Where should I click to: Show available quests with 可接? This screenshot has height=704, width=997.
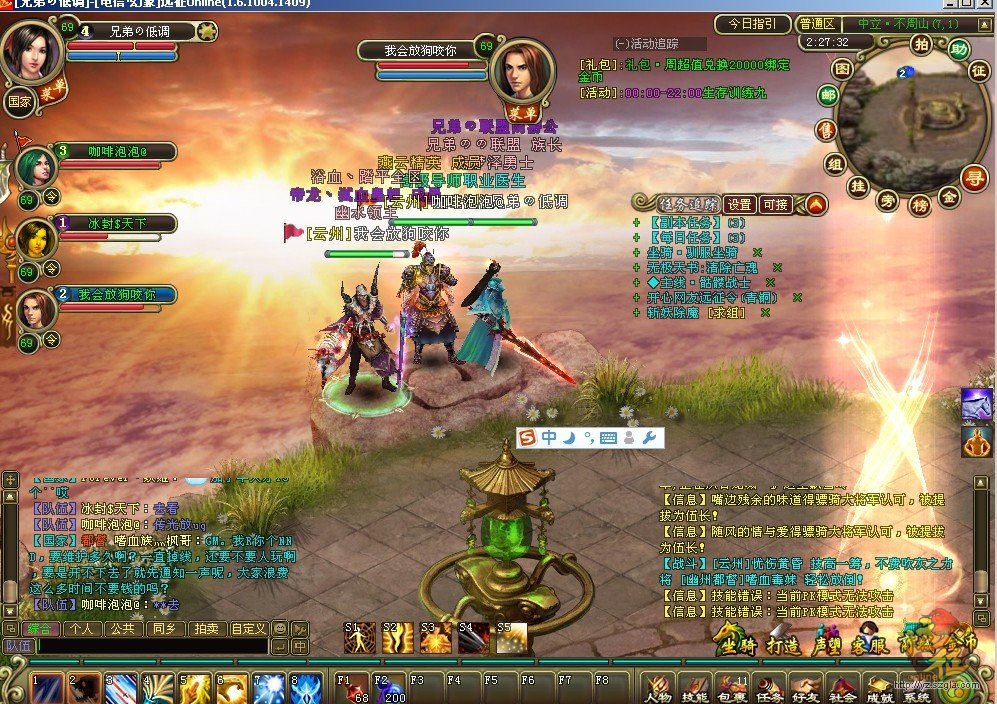click(x=776, y=204)
